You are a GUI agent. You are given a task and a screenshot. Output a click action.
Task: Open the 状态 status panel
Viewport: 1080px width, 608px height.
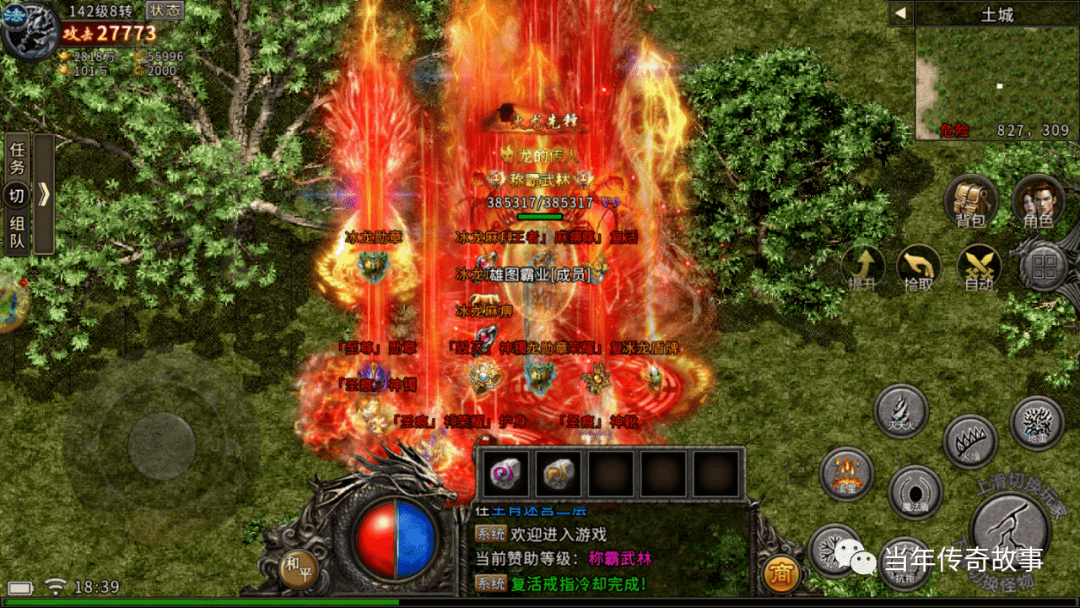pos(166,10)
